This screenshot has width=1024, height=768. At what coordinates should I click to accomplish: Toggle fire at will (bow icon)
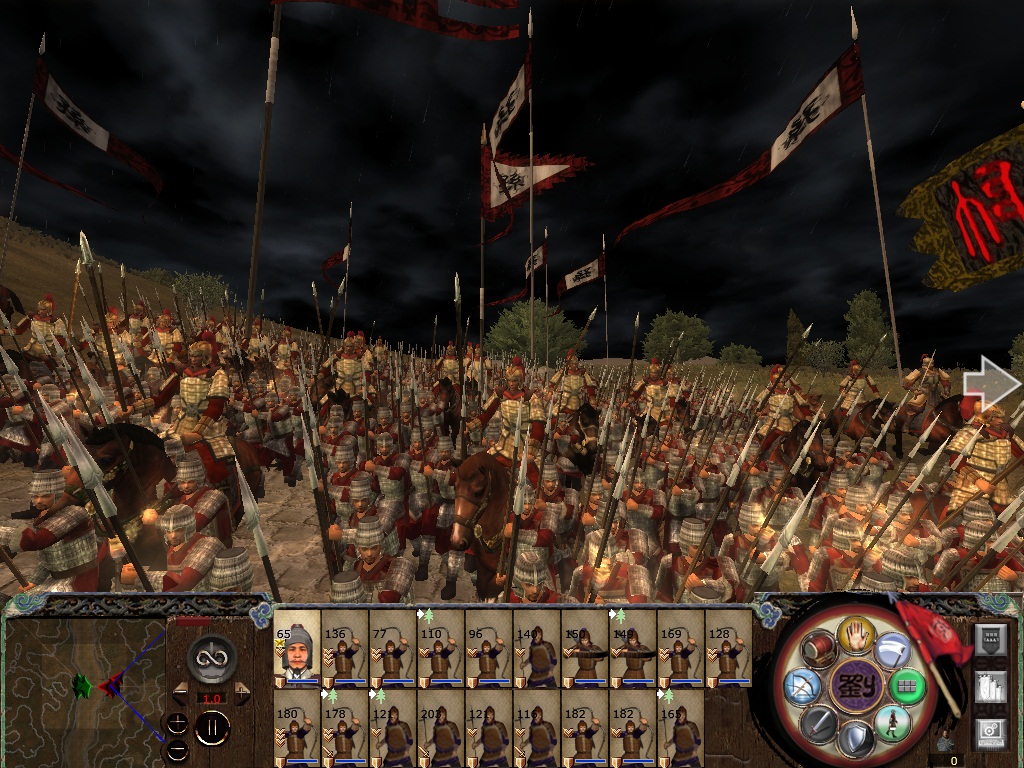pyautogui.click(x=802, y=686)
